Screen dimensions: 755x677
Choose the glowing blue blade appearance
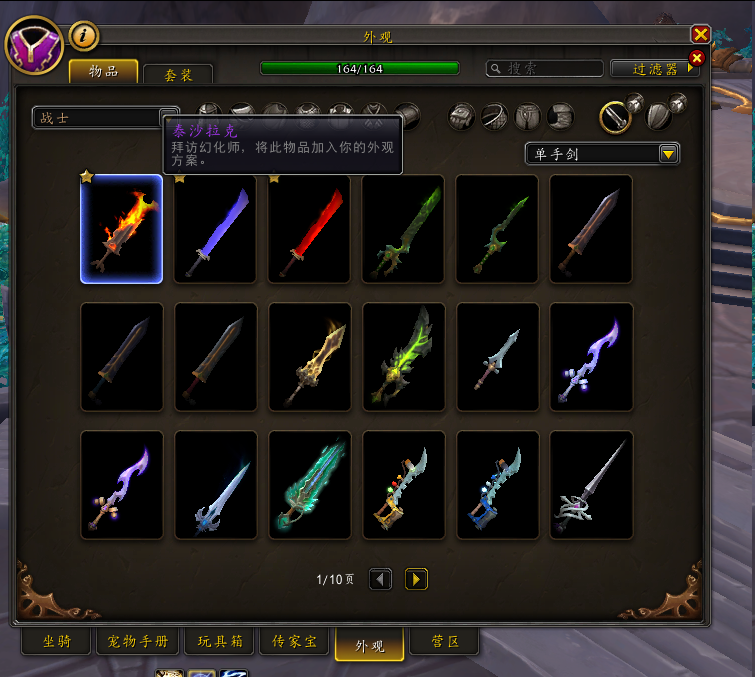click(x=216, y=229)
